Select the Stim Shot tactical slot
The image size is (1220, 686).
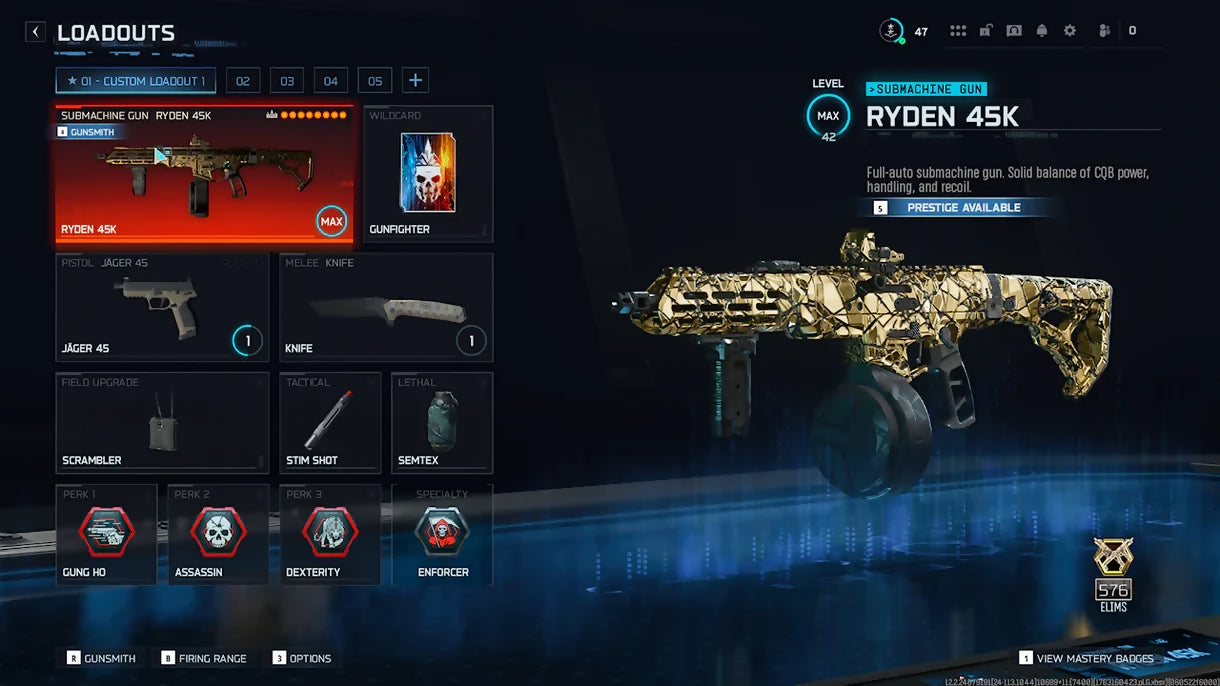click(330, 423)
